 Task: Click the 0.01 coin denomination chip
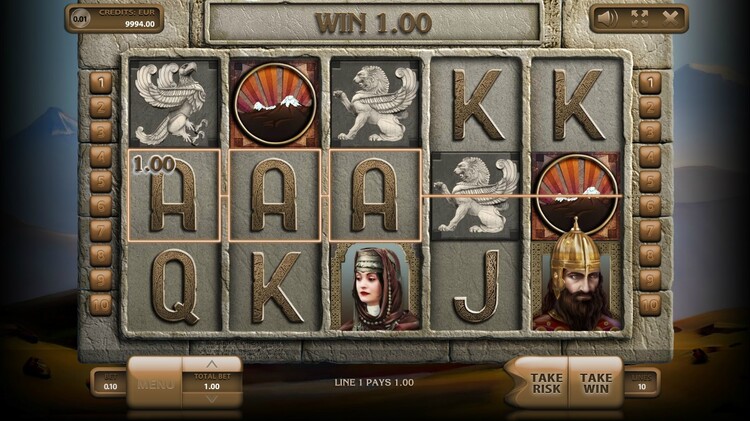pyautogui.click(x=81, y=19)
